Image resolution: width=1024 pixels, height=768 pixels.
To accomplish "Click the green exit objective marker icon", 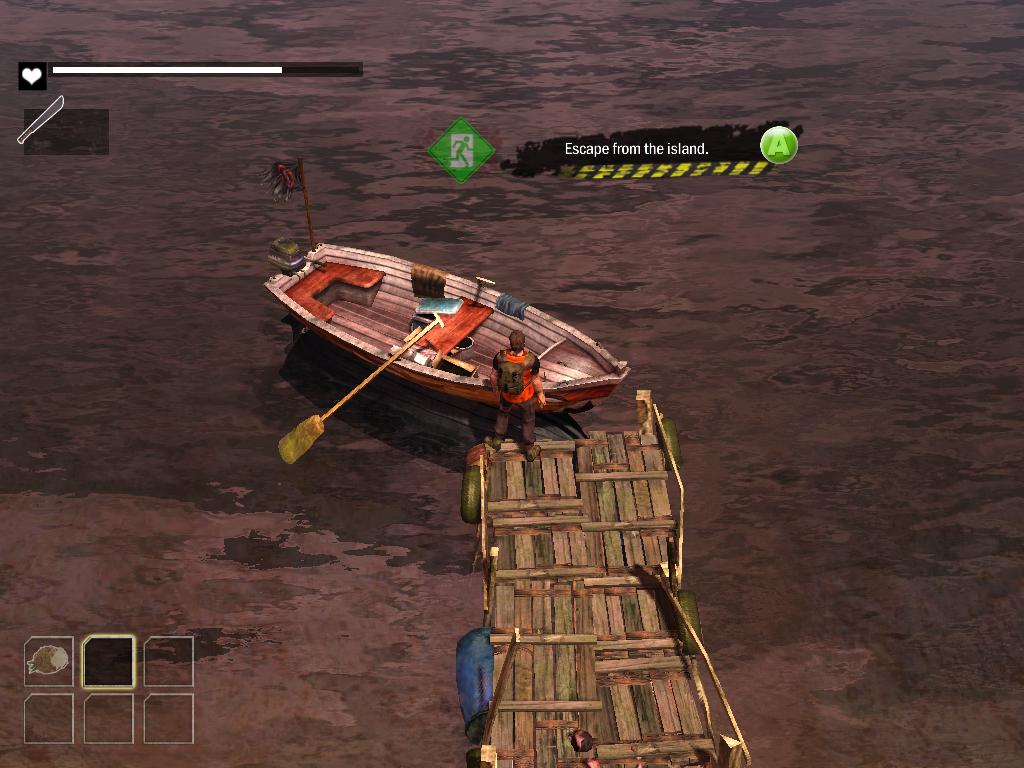I will pyautogui.click(x=461, y=150).
